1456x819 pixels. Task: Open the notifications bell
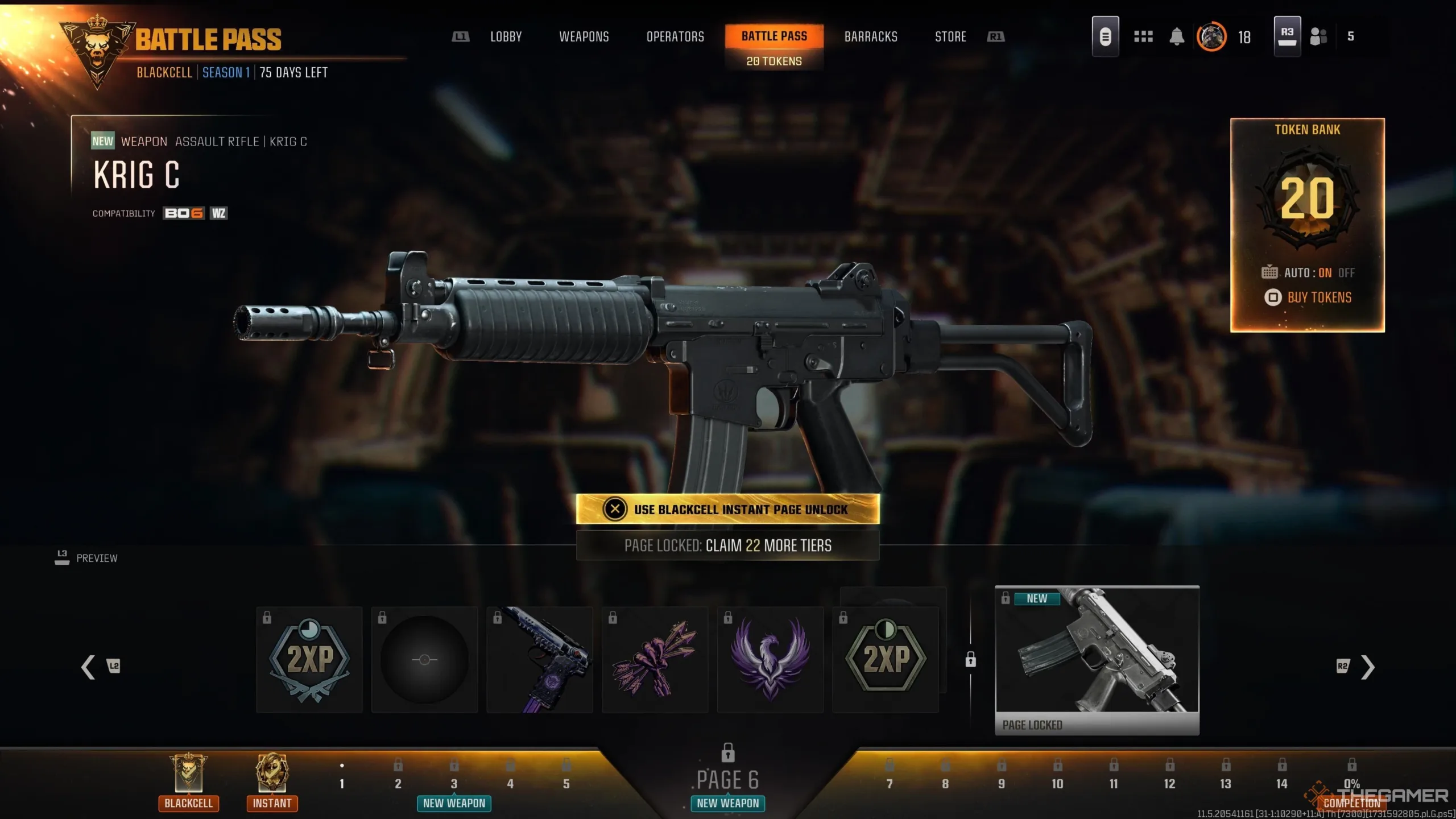pos(1177,37)
